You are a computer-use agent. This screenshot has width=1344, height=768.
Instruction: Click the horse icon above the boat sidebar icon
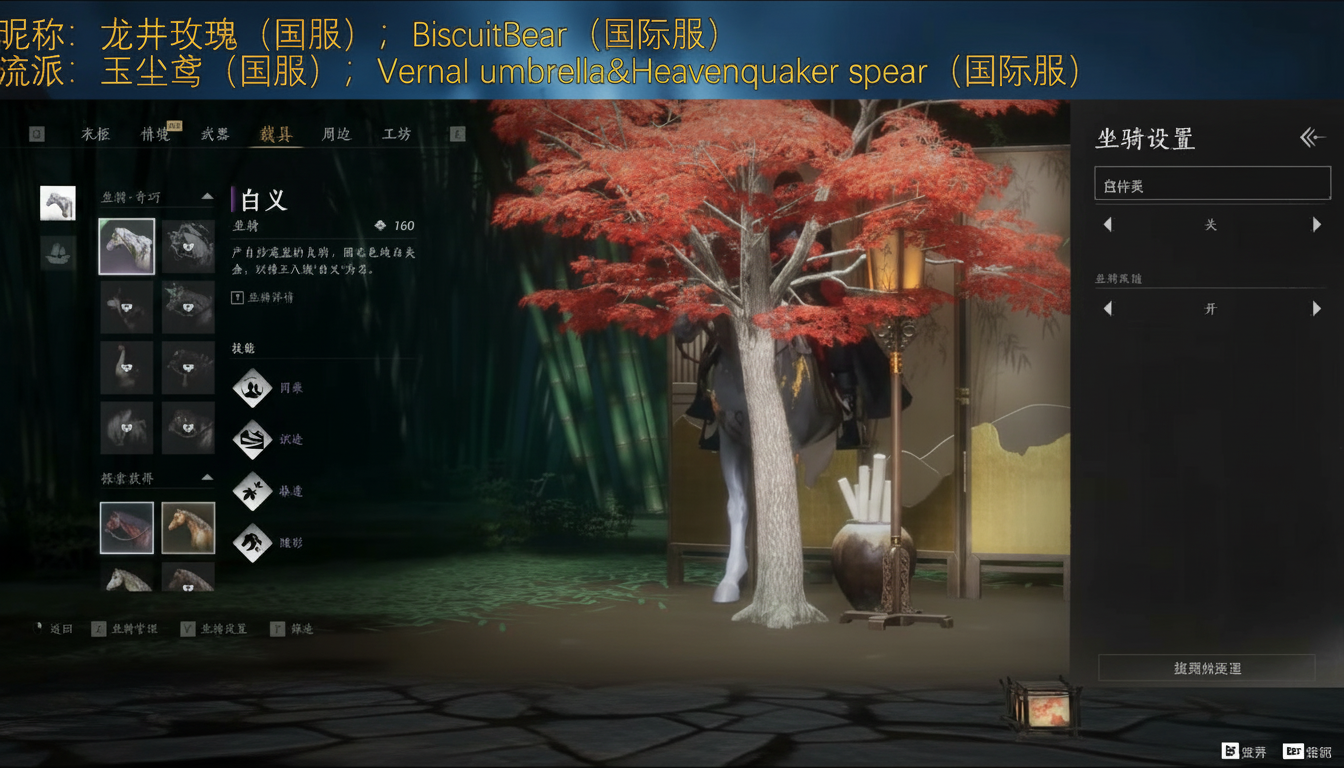tap(57, 203)
